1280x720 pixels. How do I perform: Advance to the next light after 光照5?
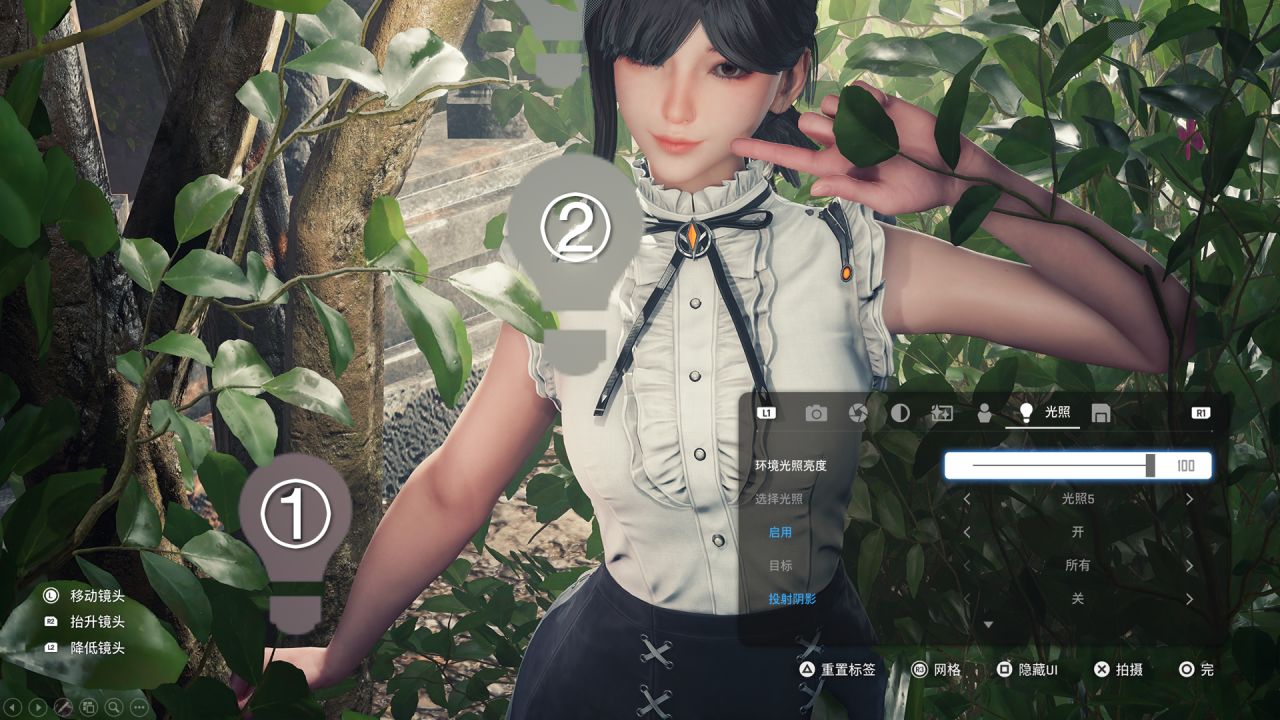[x=1189, y=499]
